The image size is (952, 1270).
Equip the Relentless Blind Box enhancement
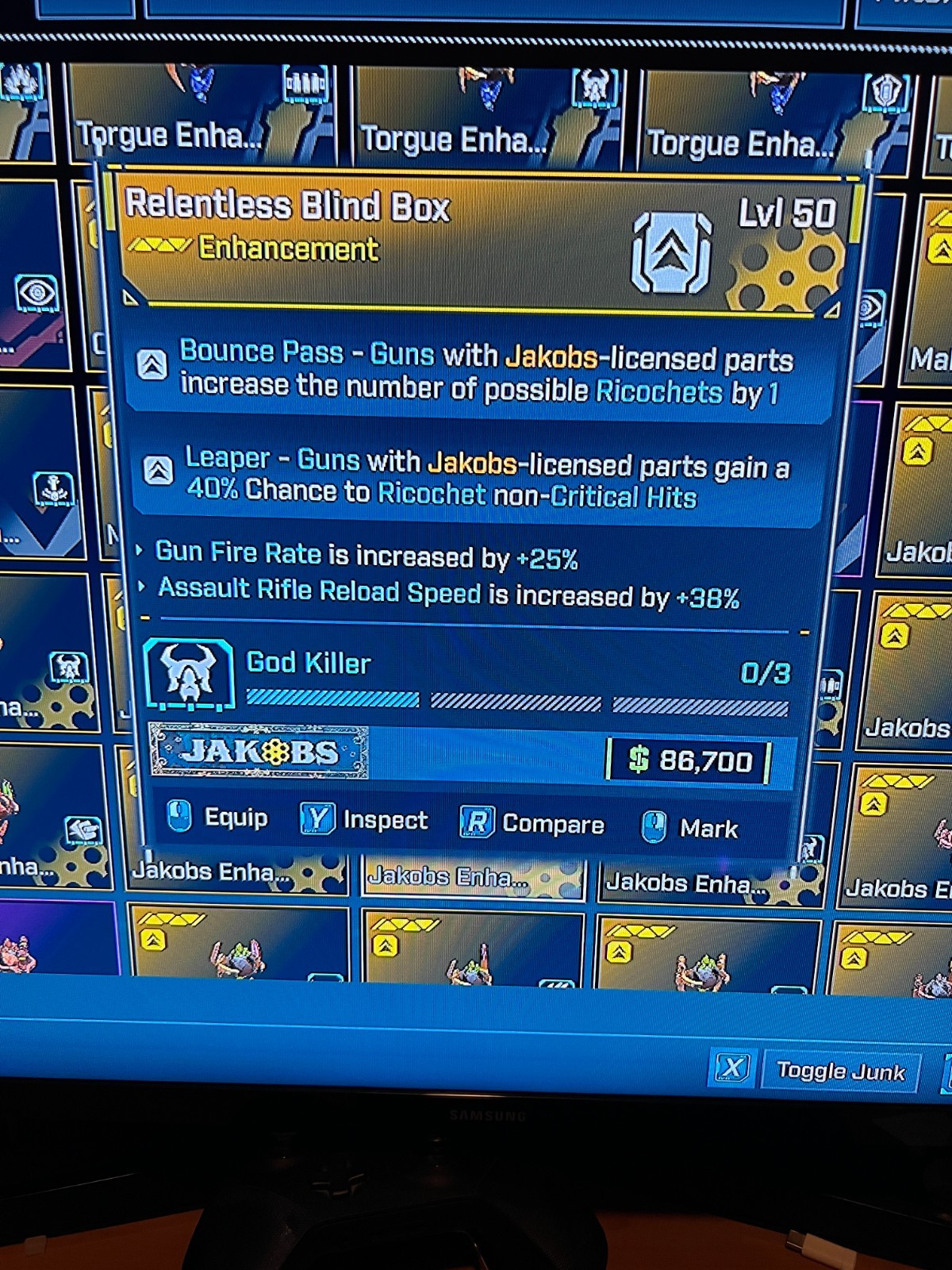[218, 818]
